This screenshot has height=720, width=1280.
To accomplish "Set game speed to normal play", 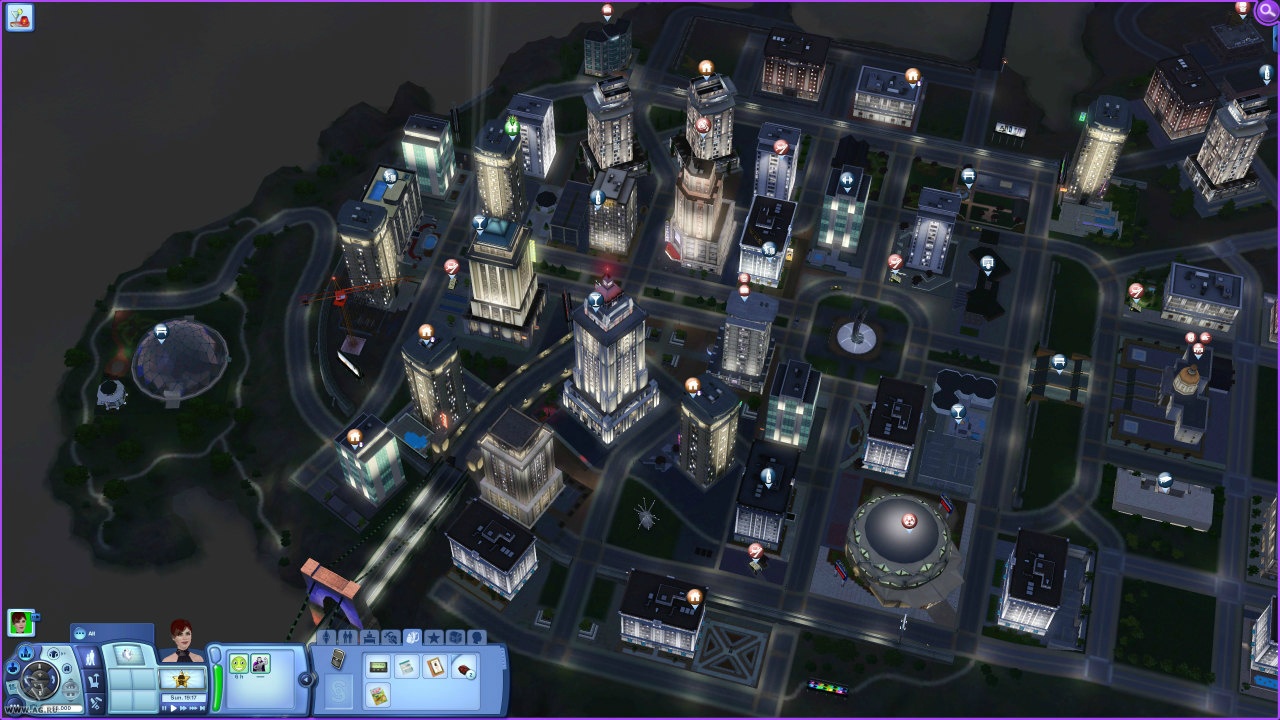I will click(x=174, y=708).
